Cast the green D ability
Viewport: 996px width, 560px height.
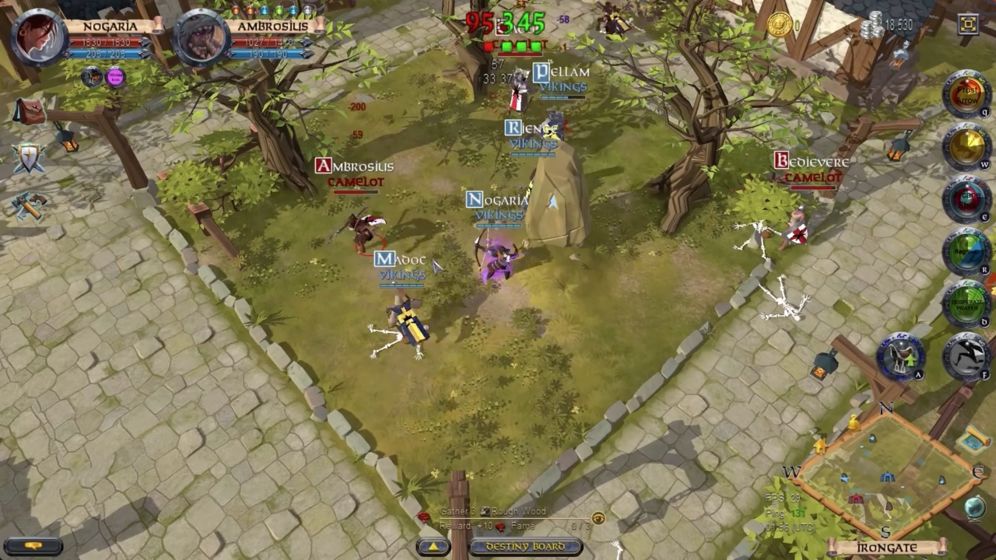[x=966, y=303]
